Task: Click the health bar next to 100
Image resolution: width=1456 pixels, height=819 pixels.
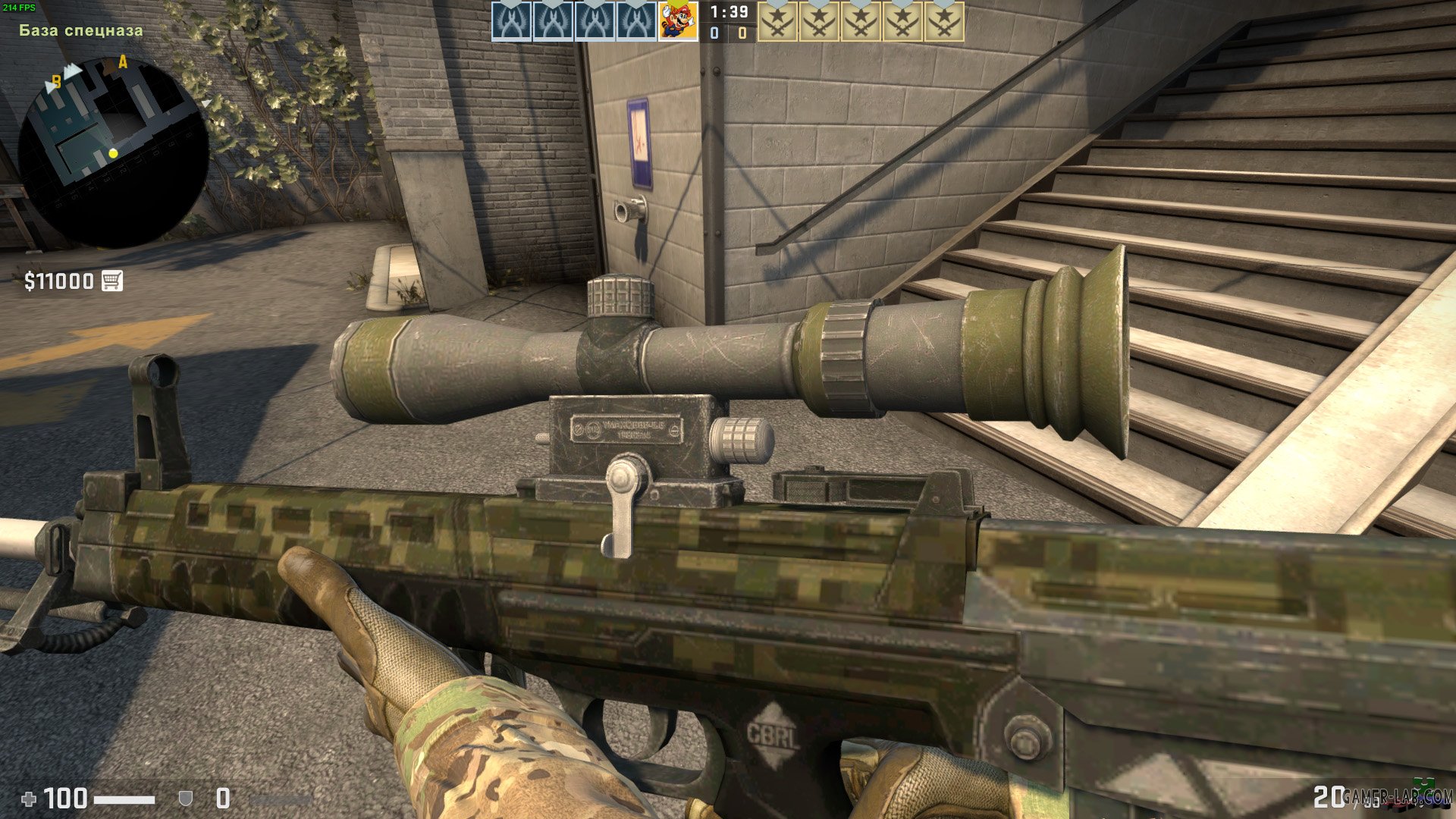Action: [x=125, y=799]
